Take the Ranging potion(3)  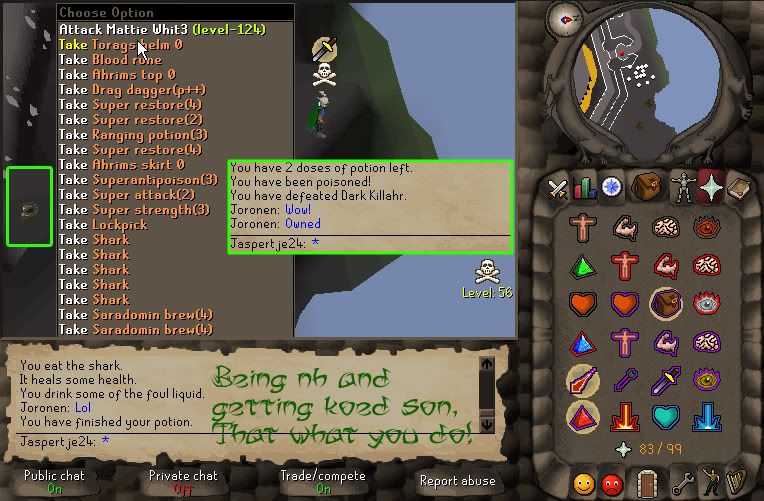click(x=133, y=134)
